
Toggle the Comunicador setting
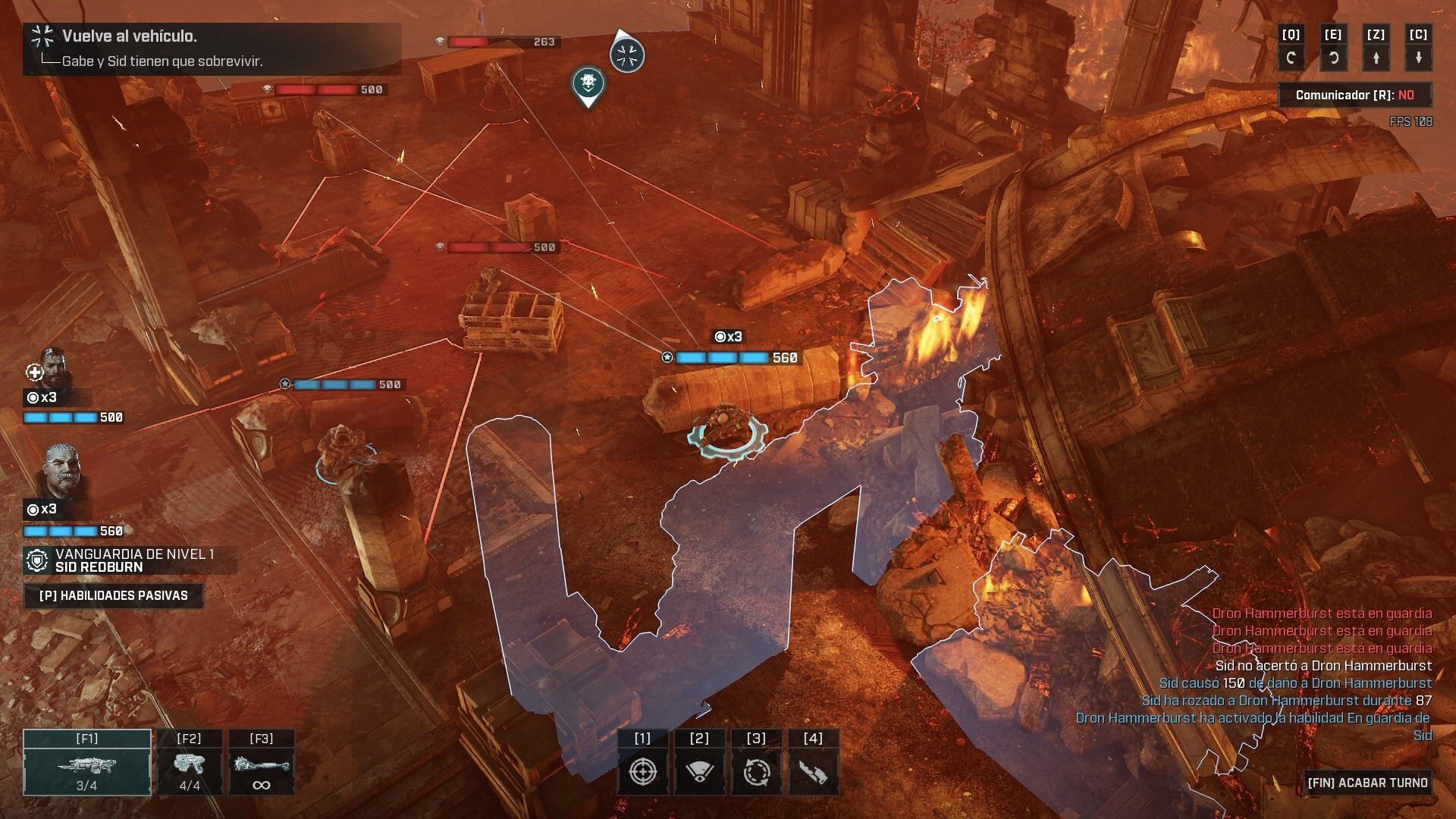point(1354,95)
